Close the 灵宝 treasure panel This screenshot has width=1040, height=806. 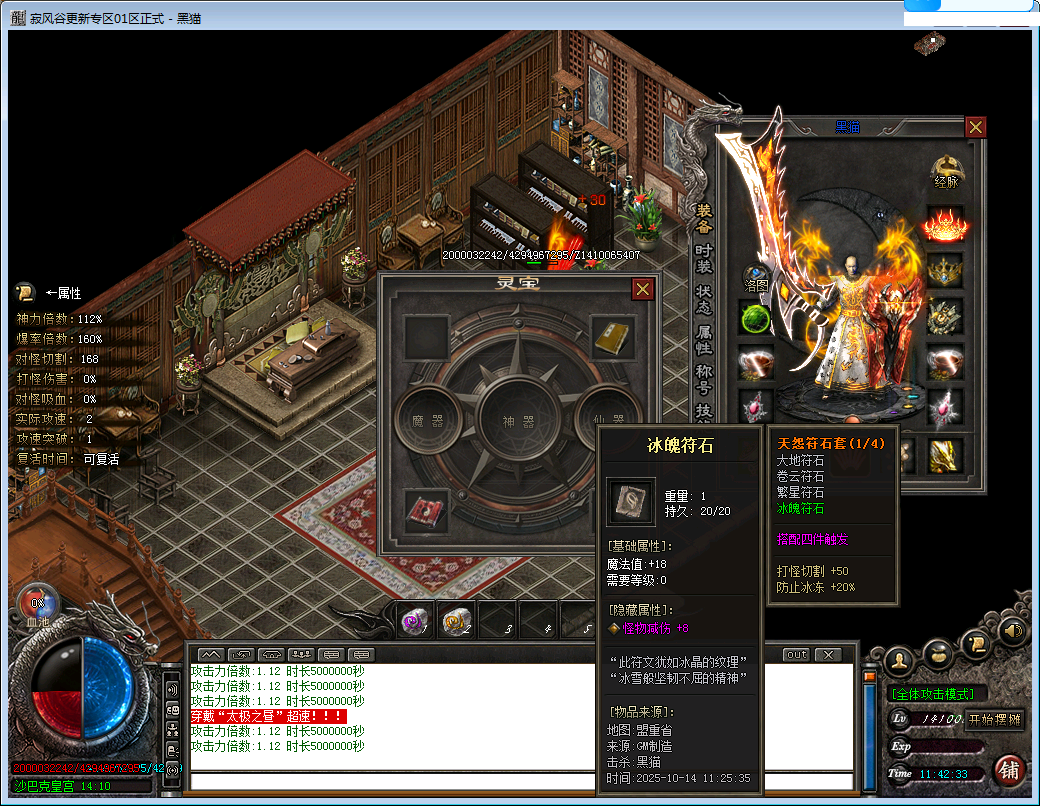643,289
